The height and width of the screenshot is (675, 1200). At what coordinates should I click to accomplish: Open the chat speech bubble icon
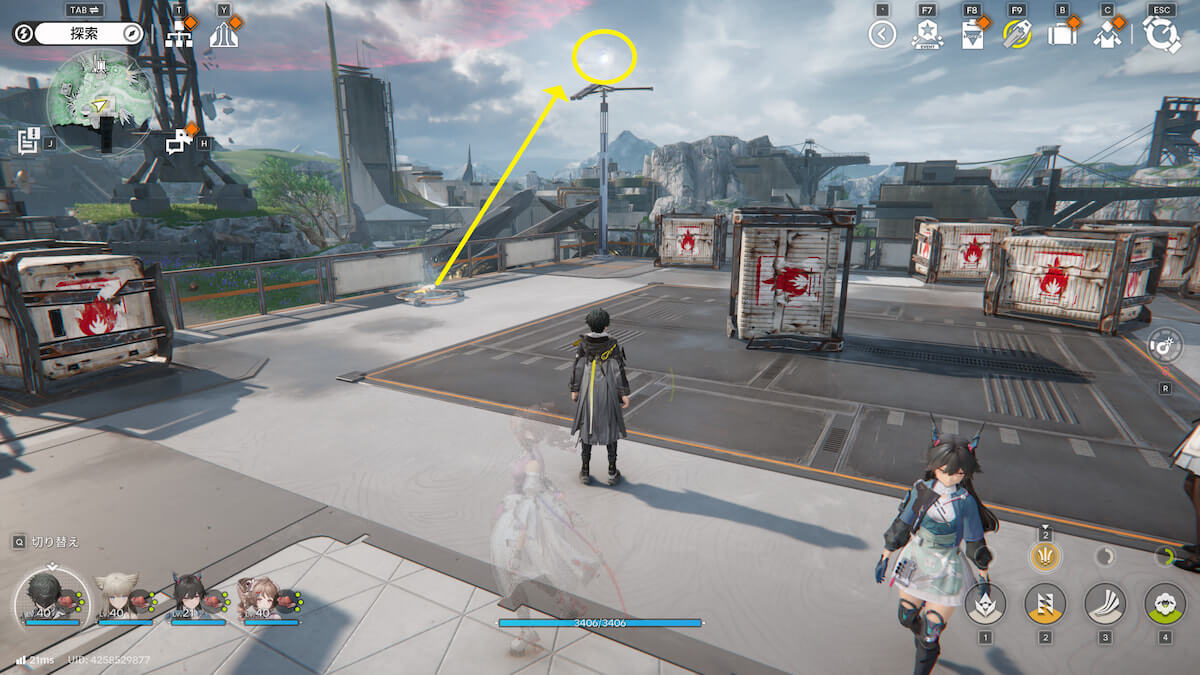(x=179, y=142)
